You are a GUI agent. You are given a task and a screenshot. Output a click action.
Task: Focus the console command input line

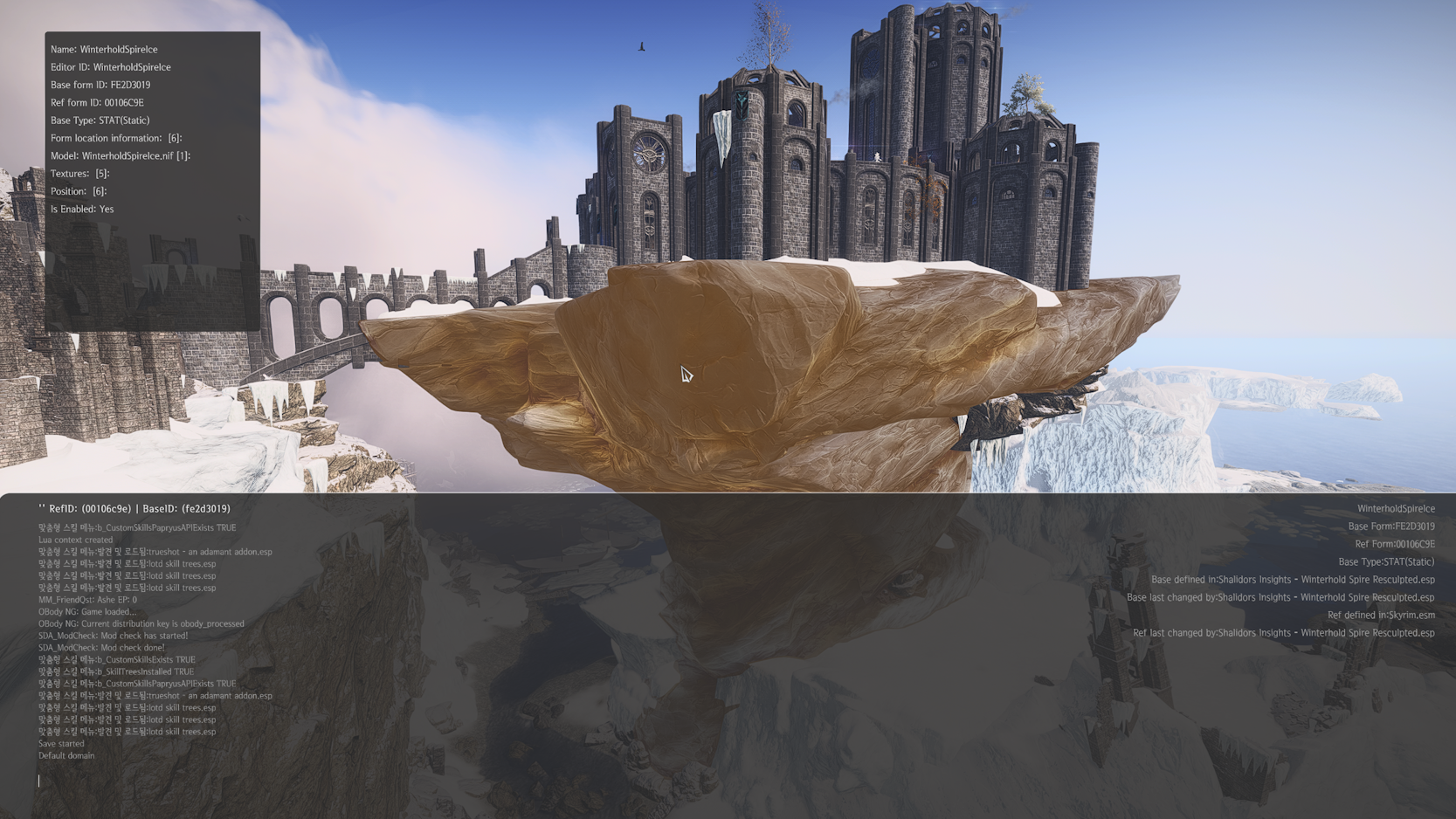tap(349, 781)
